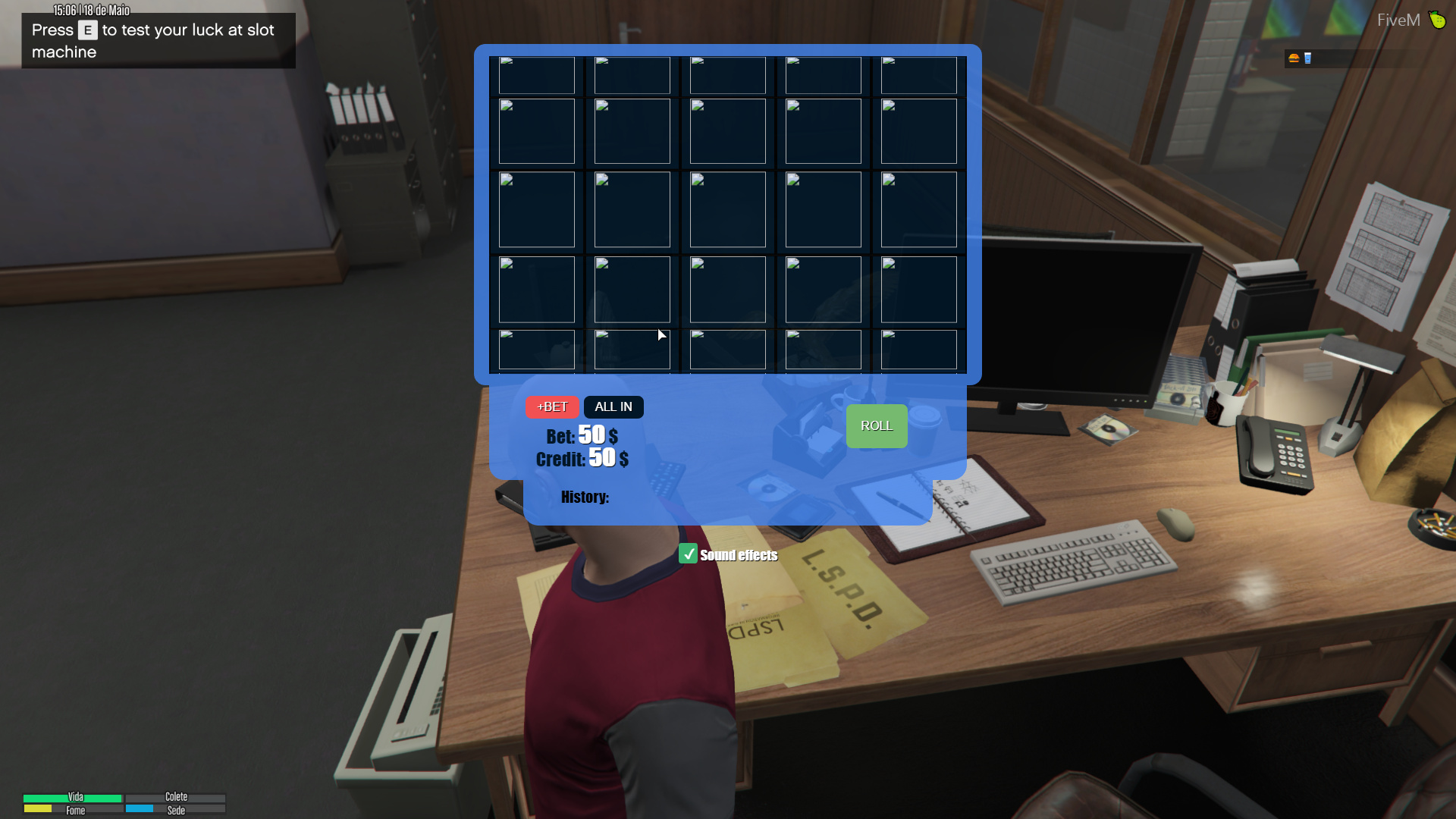Image resolution: width=1456 pixels, height=819 pixels.
Task: Click the +BET button to raise bet
Action: point(552,406)
